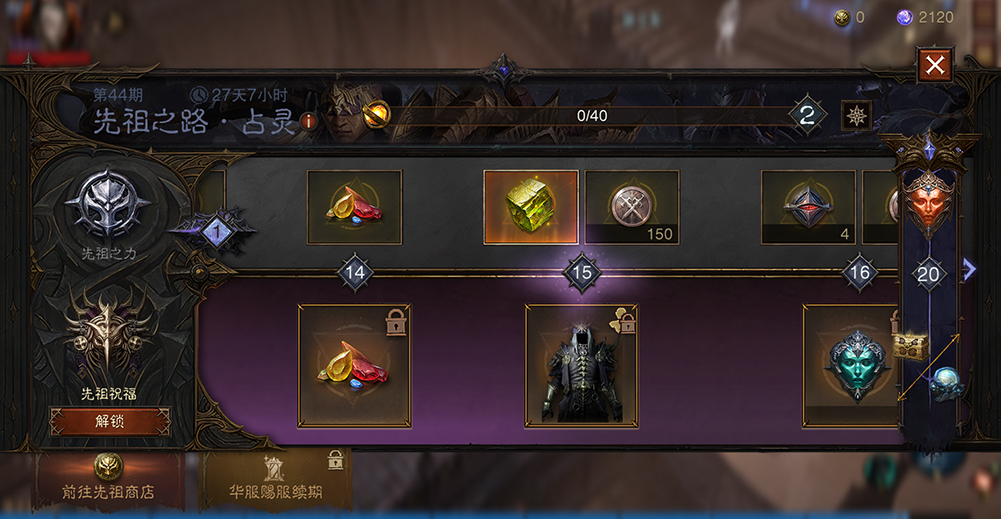1001x519 pixels.
Task: Pick the red crest reward with 4
Action: point(808,207)
